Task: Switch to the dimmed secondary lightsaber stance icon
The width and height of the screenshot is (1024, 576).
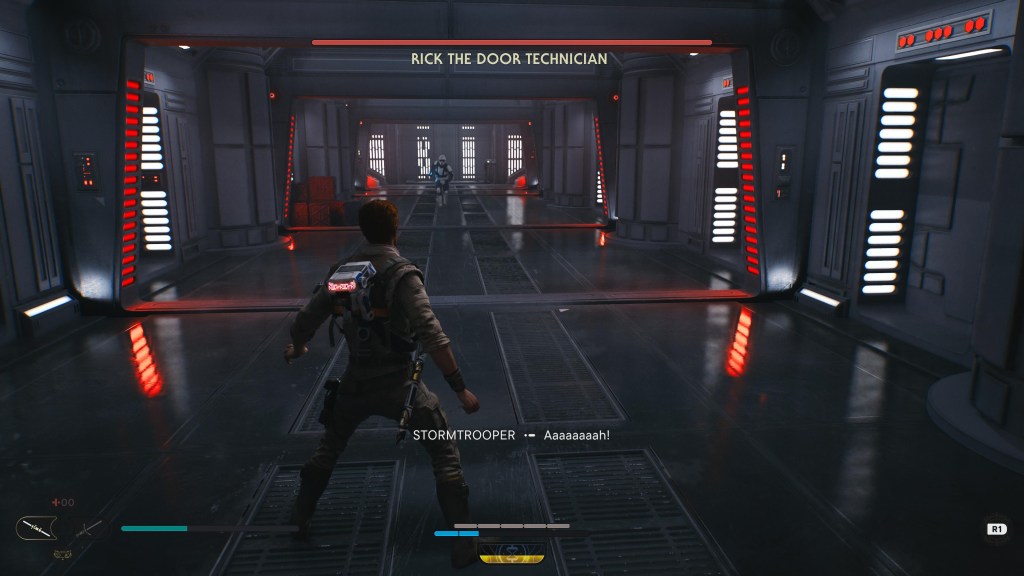Action: tap(89, 527)
